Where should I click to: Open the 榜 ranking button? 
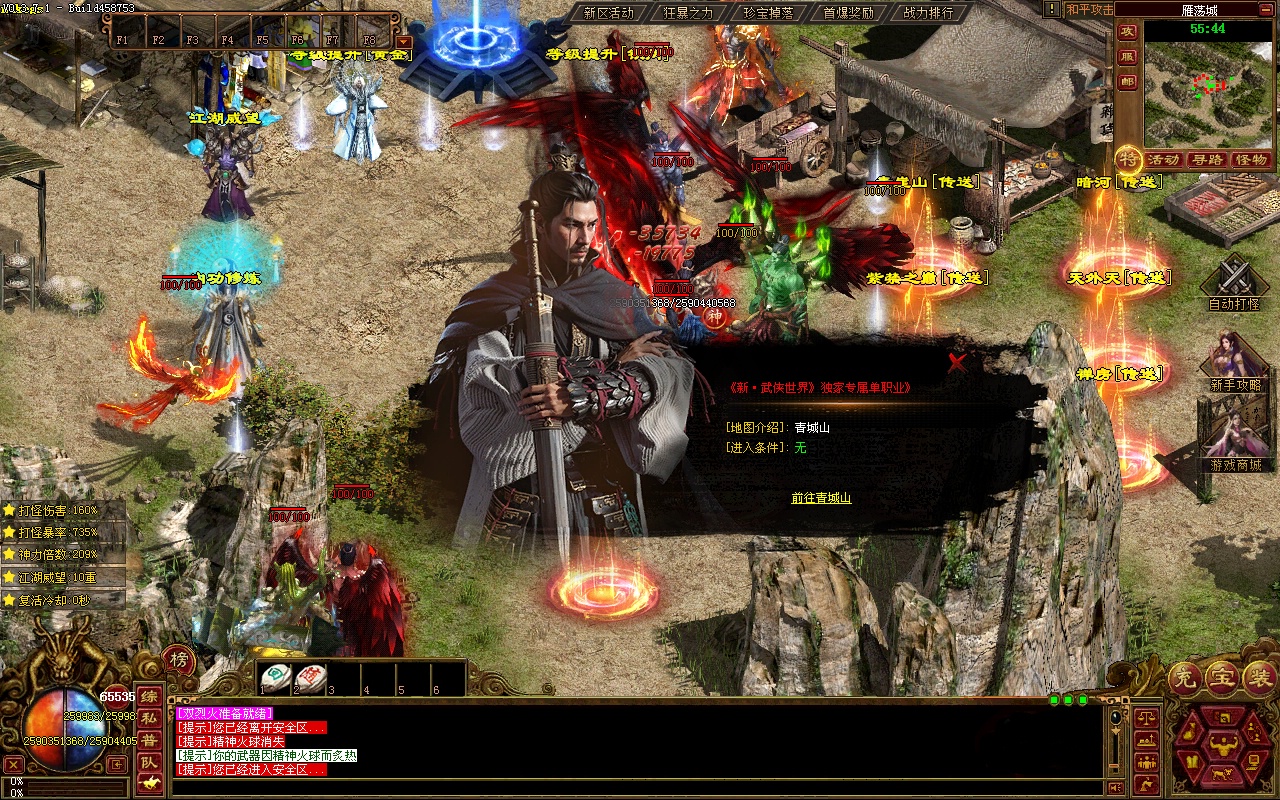point(179,660)
